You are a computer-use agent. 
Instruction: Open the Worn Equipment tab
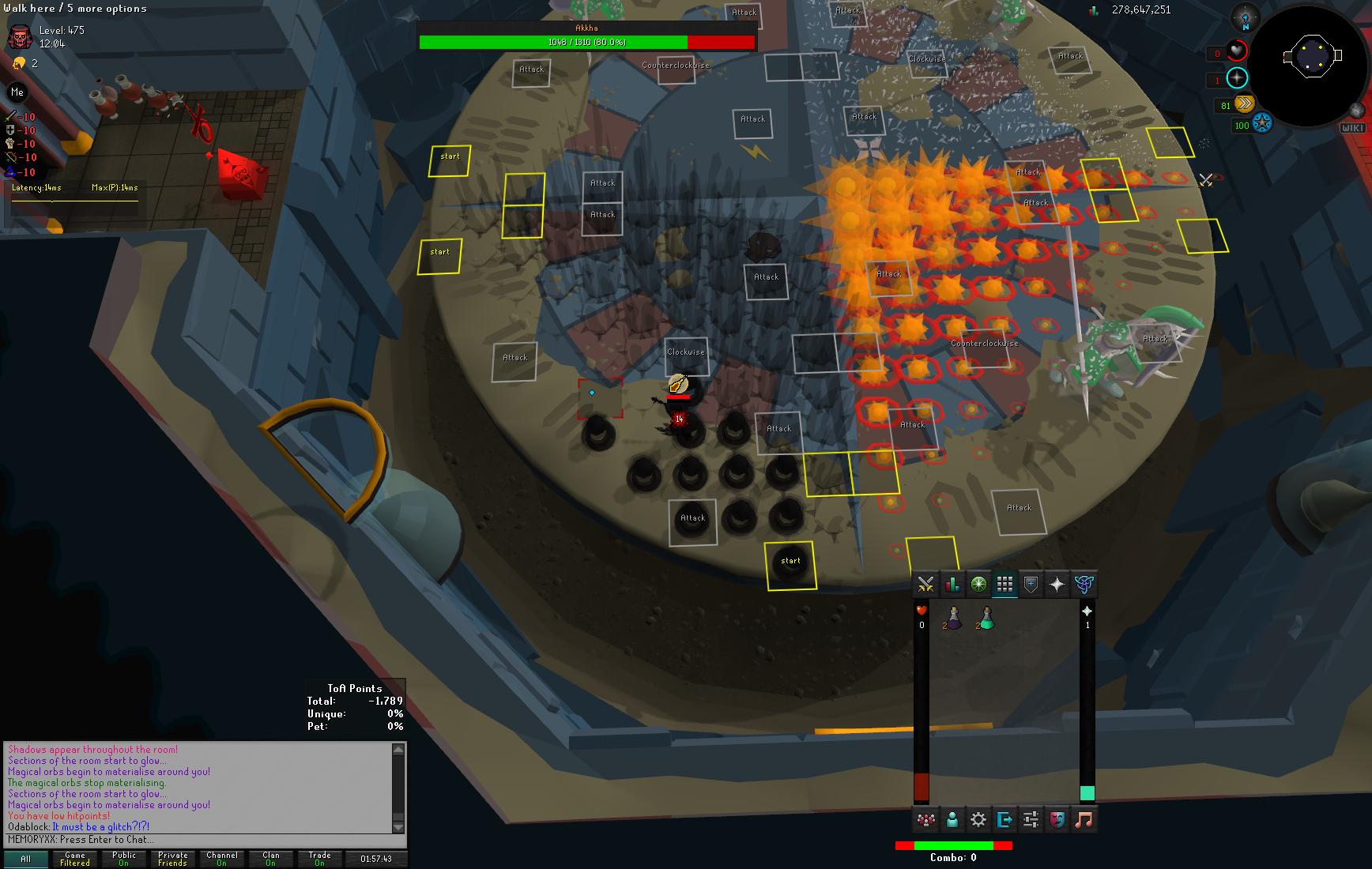pos(1031,585)
